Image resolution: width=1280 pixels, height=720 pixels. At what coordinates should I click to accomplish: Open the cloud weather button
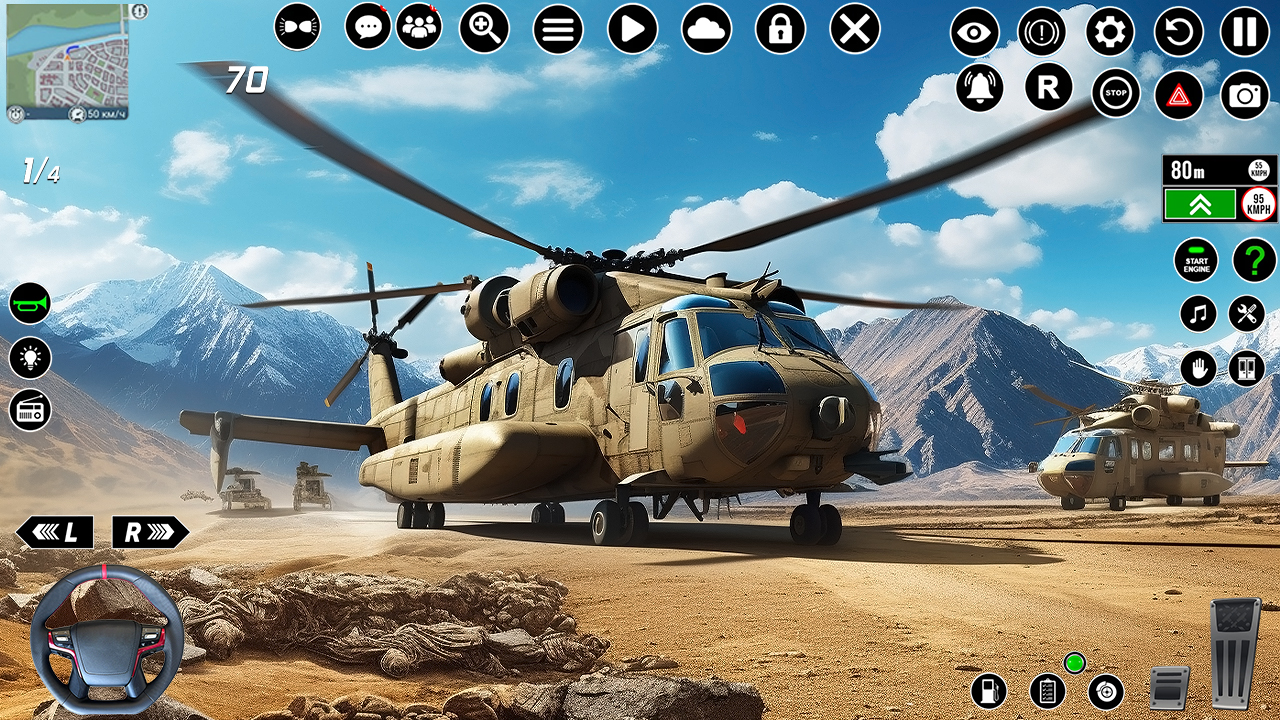point(706,29)
